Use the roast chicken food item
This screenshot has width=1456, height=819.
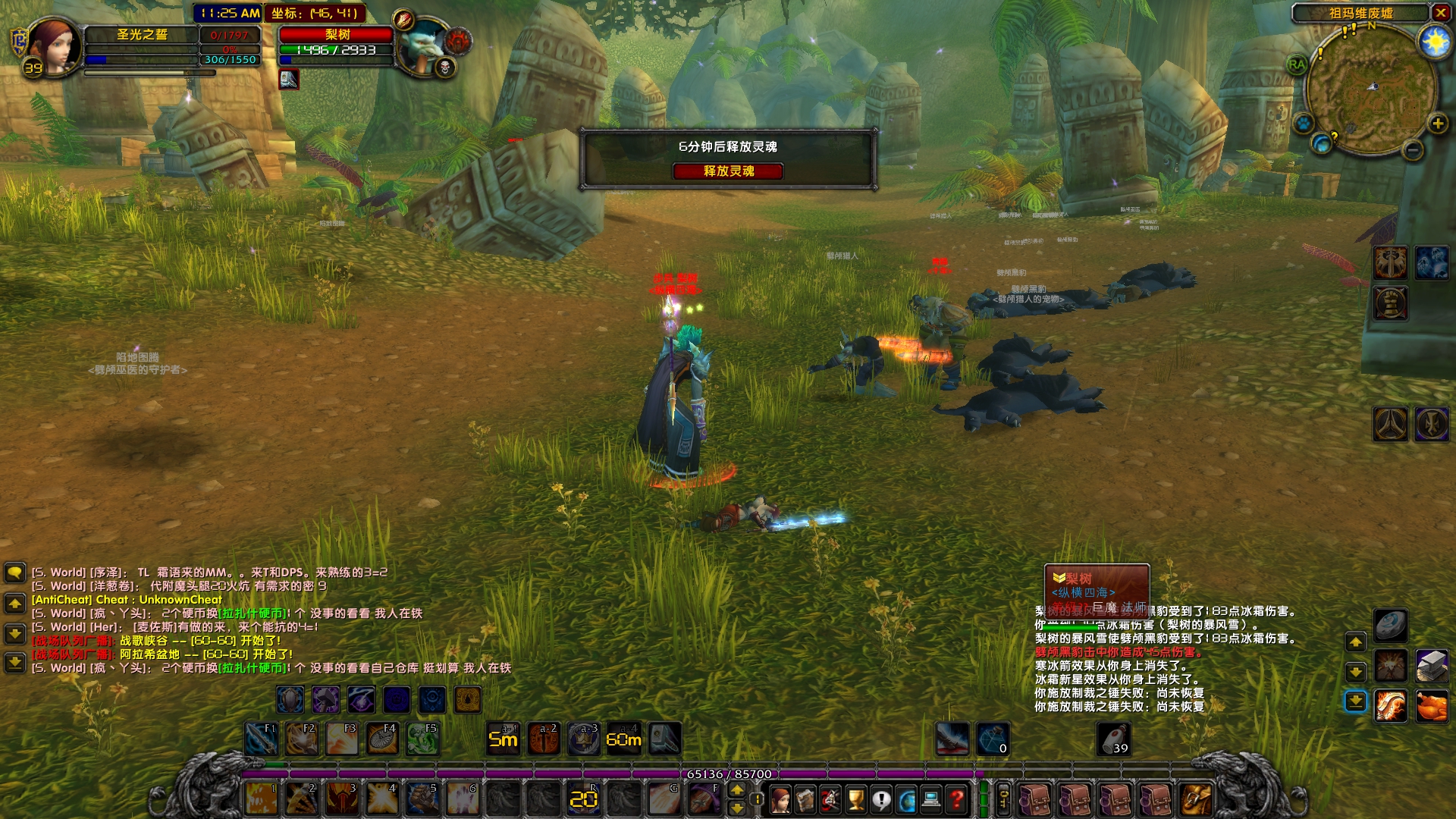[1431, 707]
